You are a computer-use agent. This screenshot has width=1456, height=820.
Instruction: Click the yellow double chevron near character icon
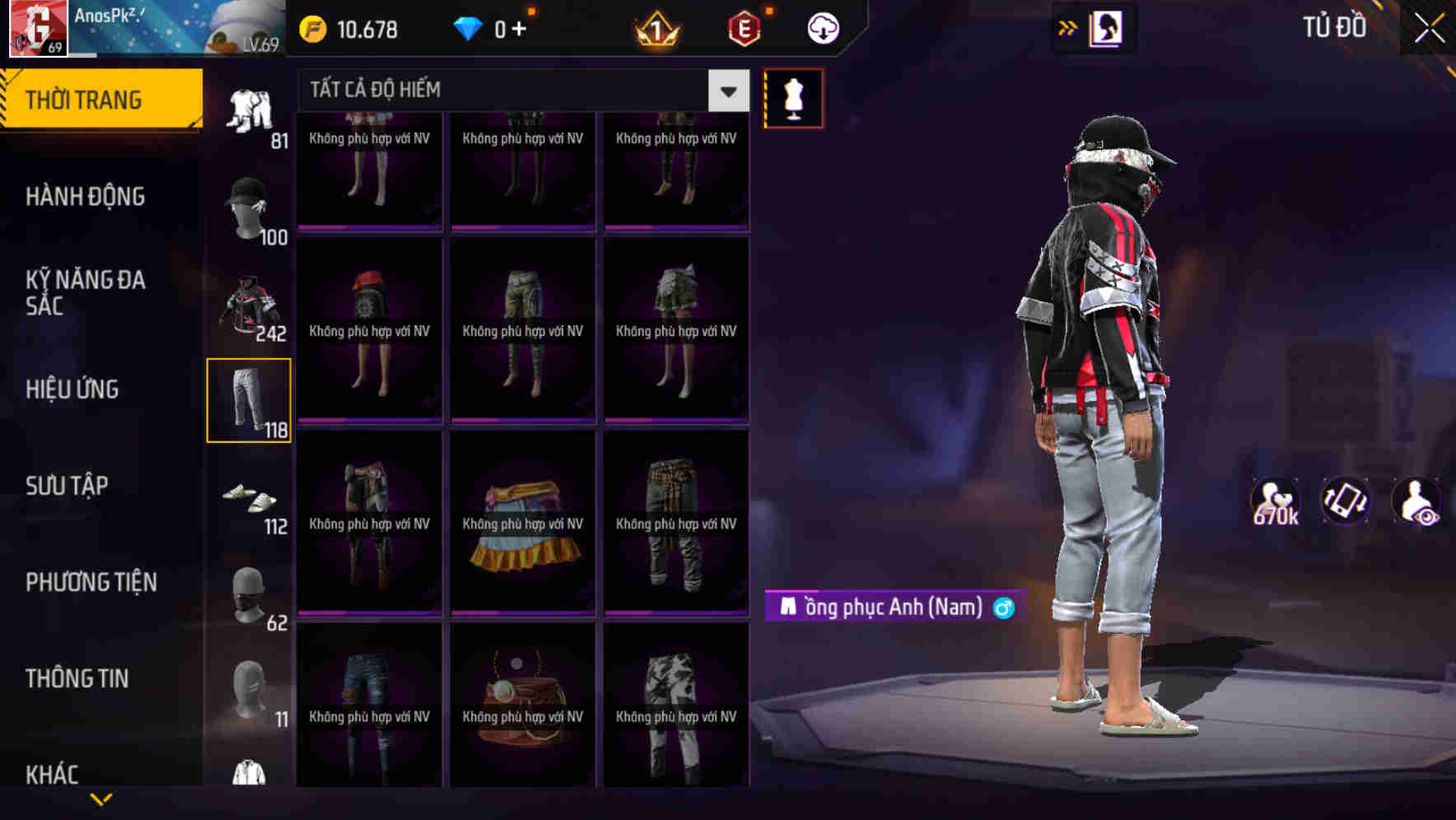click(x=1067, y=27)
